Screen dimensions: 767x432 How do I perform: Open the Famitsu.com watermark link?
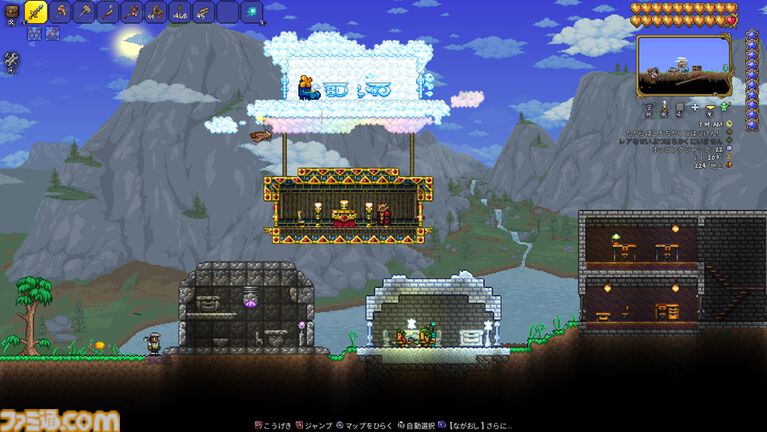pyautogui.click(x=60, y=420)
